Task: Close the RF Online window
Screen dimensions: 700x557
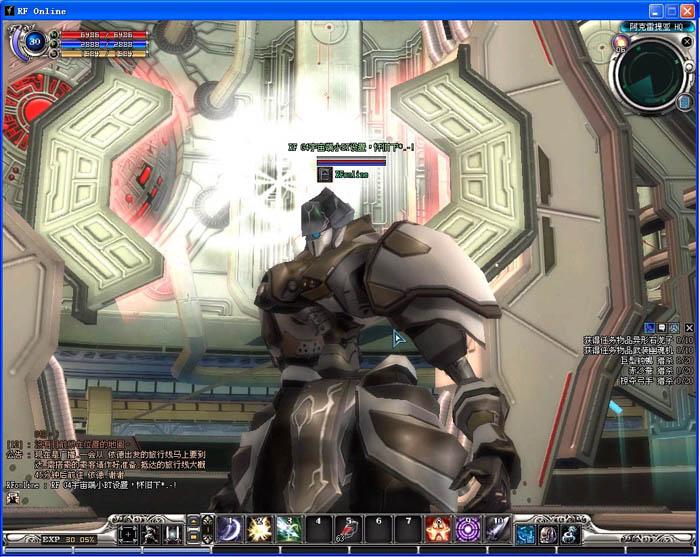Action: tap(688, 10)
